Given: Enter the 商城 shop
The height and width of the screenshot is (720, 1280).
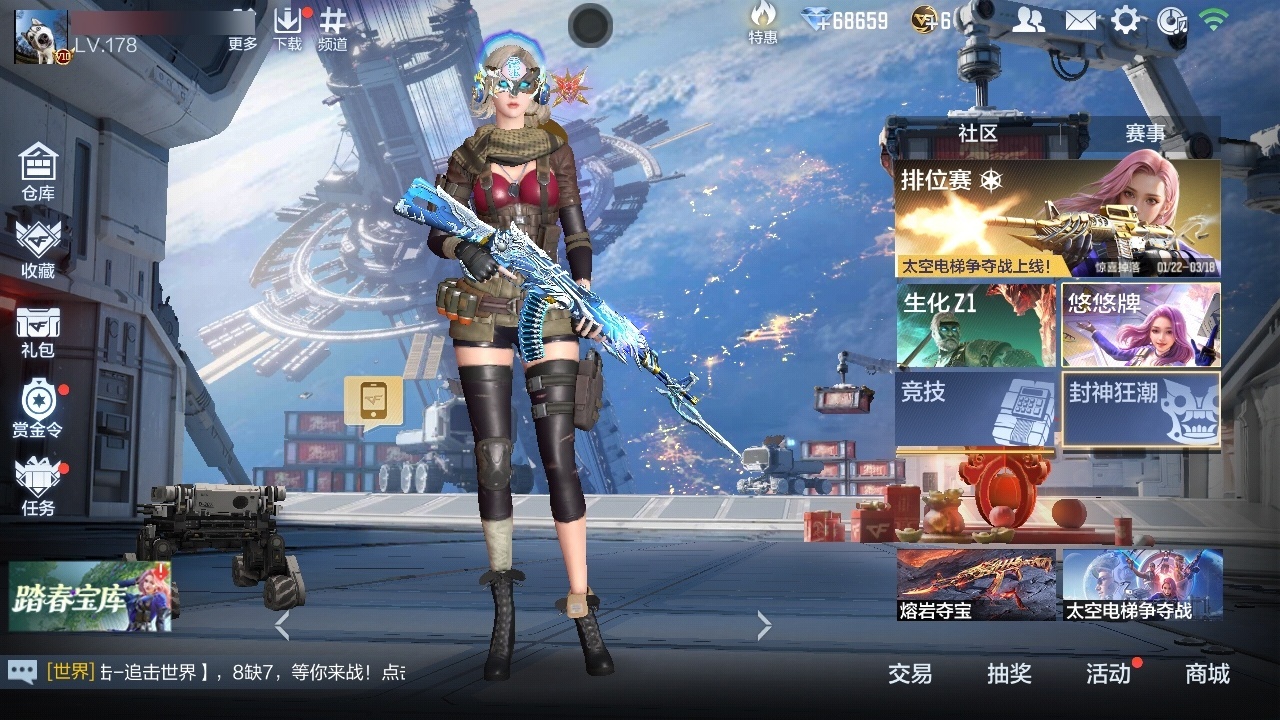Looking at the screenshot, I should click(x=1208, y=675).
